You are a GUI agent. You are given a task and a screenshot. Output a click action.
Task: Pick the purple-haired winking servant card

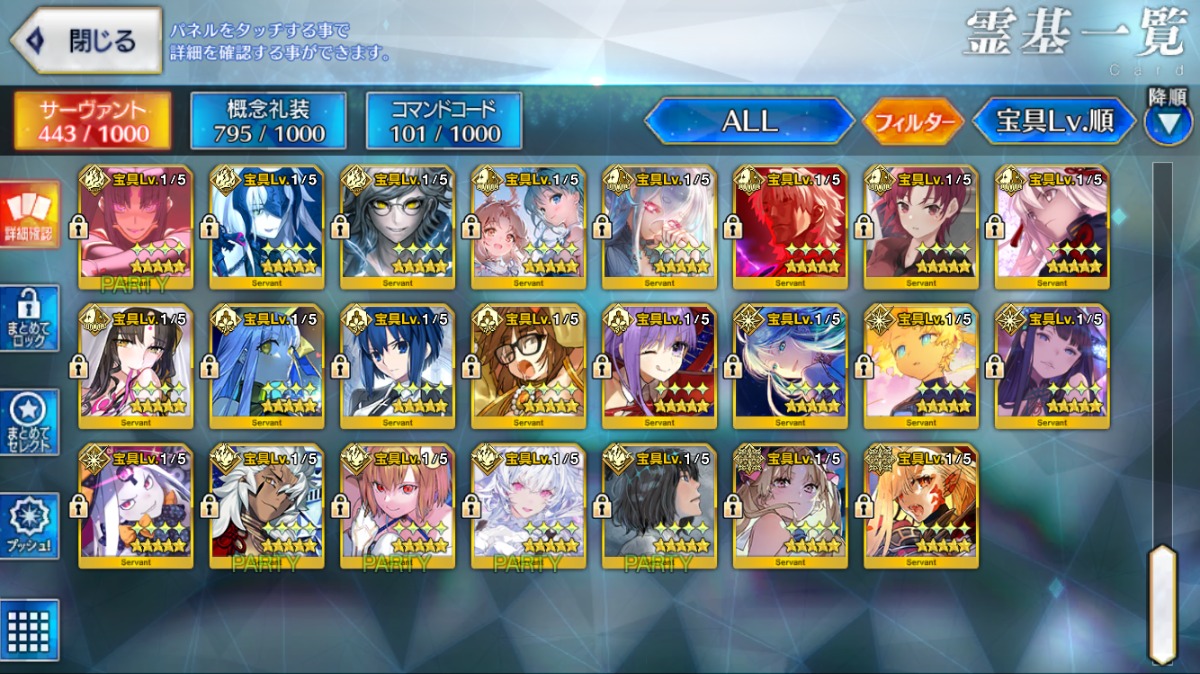[660, 367]
